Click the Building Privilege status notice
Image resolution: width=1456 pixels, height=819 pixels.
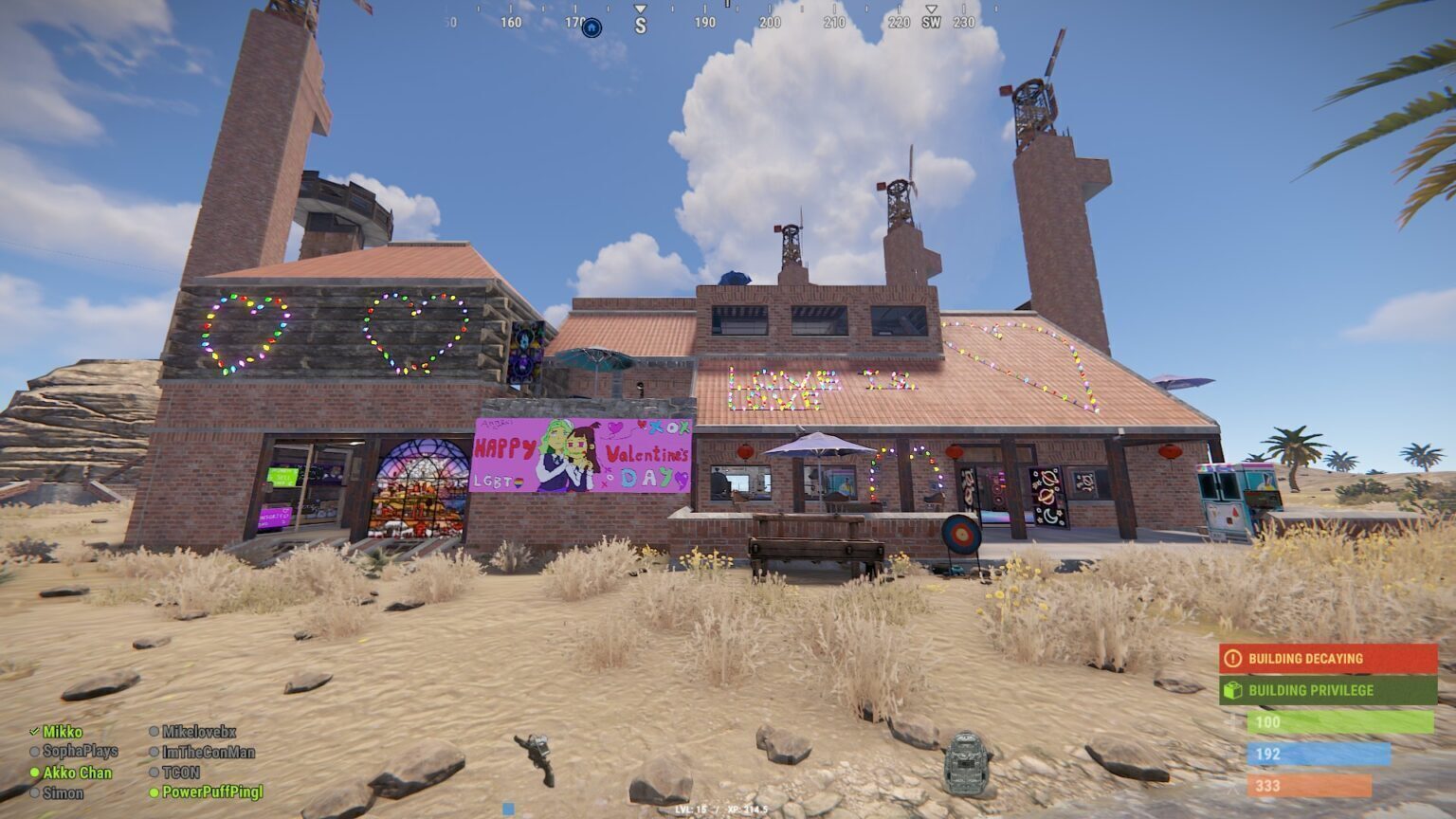click(1328, 690)
